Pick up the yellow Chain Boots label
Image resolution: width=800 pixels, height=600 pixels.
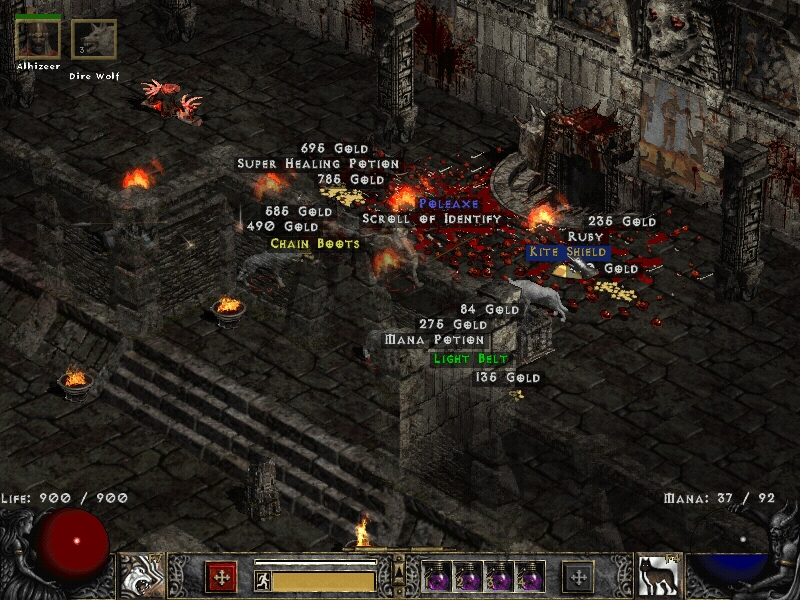tap(315, 243)
